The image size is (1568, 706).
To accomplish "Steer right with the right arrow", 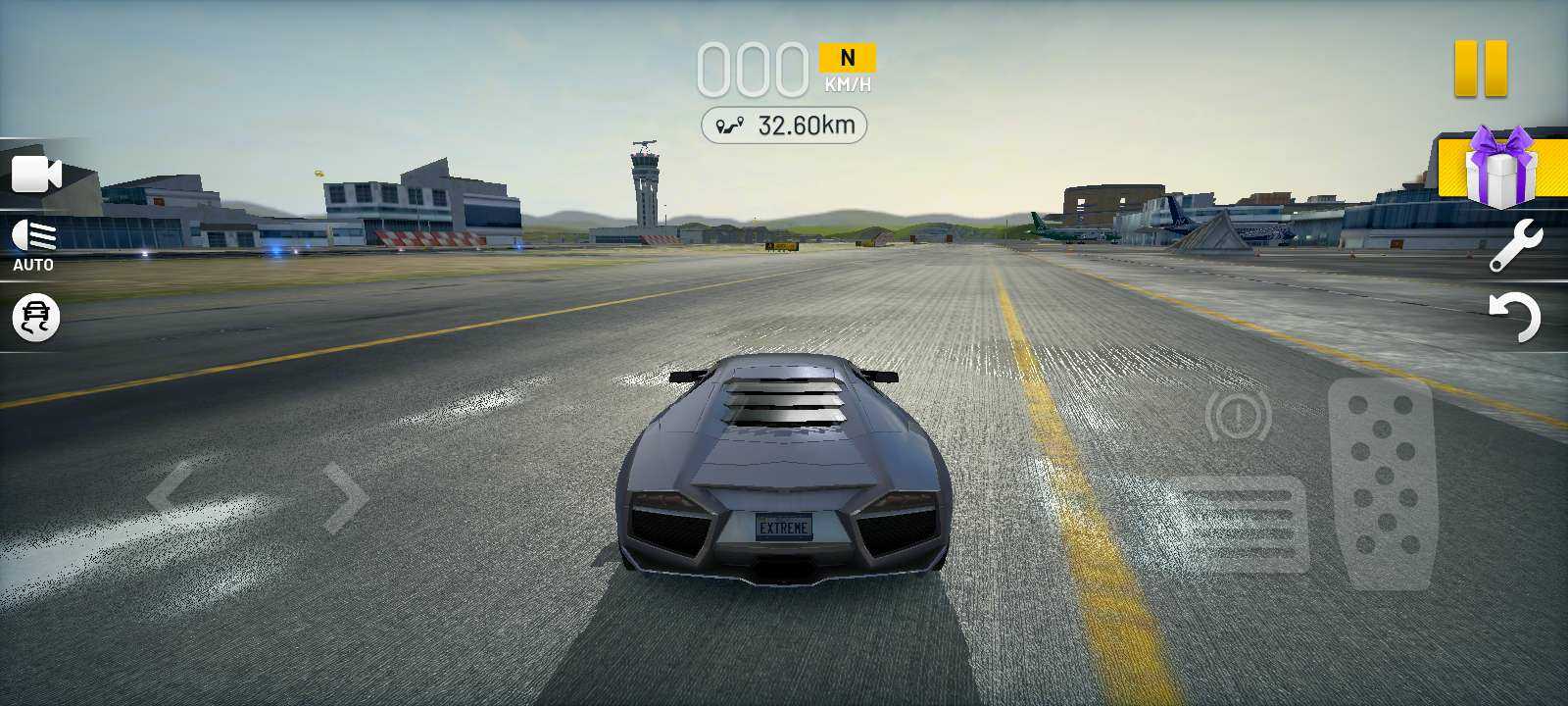I will point(345,498).
